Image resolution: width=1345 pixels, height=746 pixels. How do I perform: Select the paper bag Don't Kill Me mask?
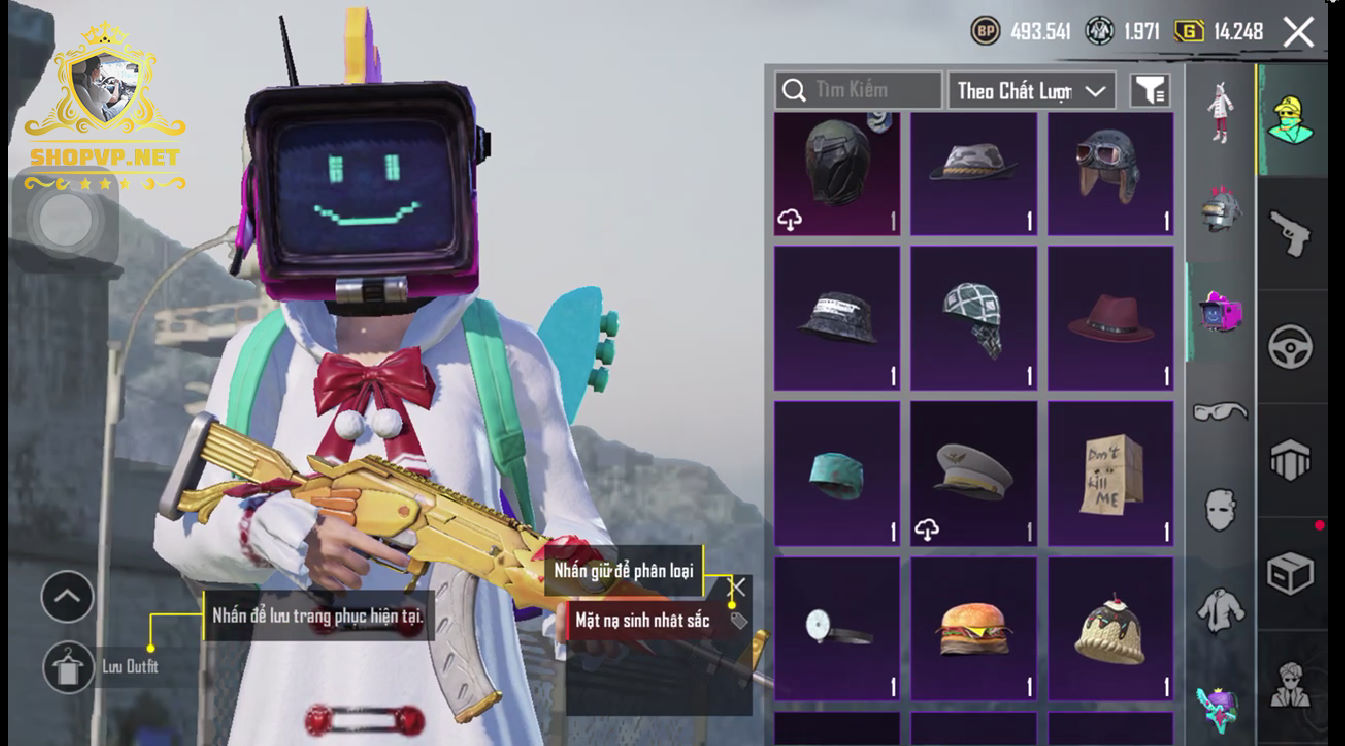[x=1110, y=474]
